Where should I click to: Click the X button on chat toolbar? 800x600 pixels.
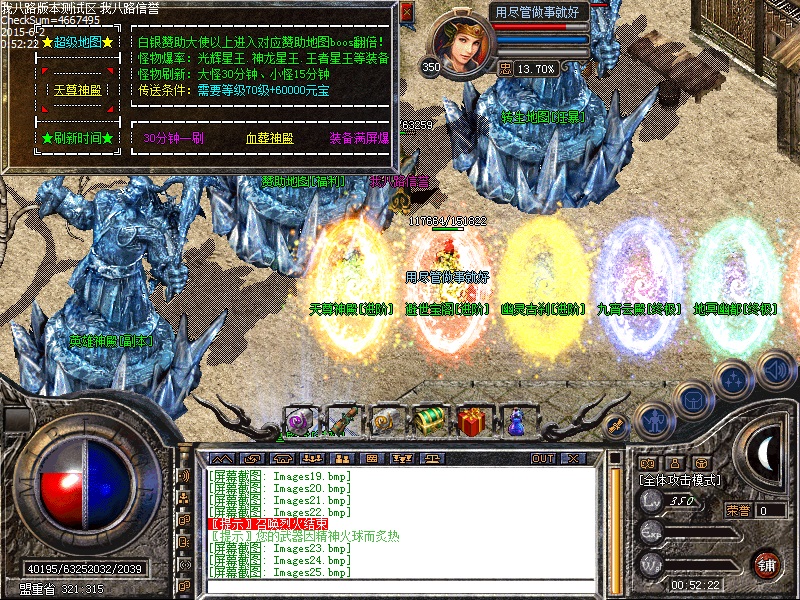pos(573,458)
